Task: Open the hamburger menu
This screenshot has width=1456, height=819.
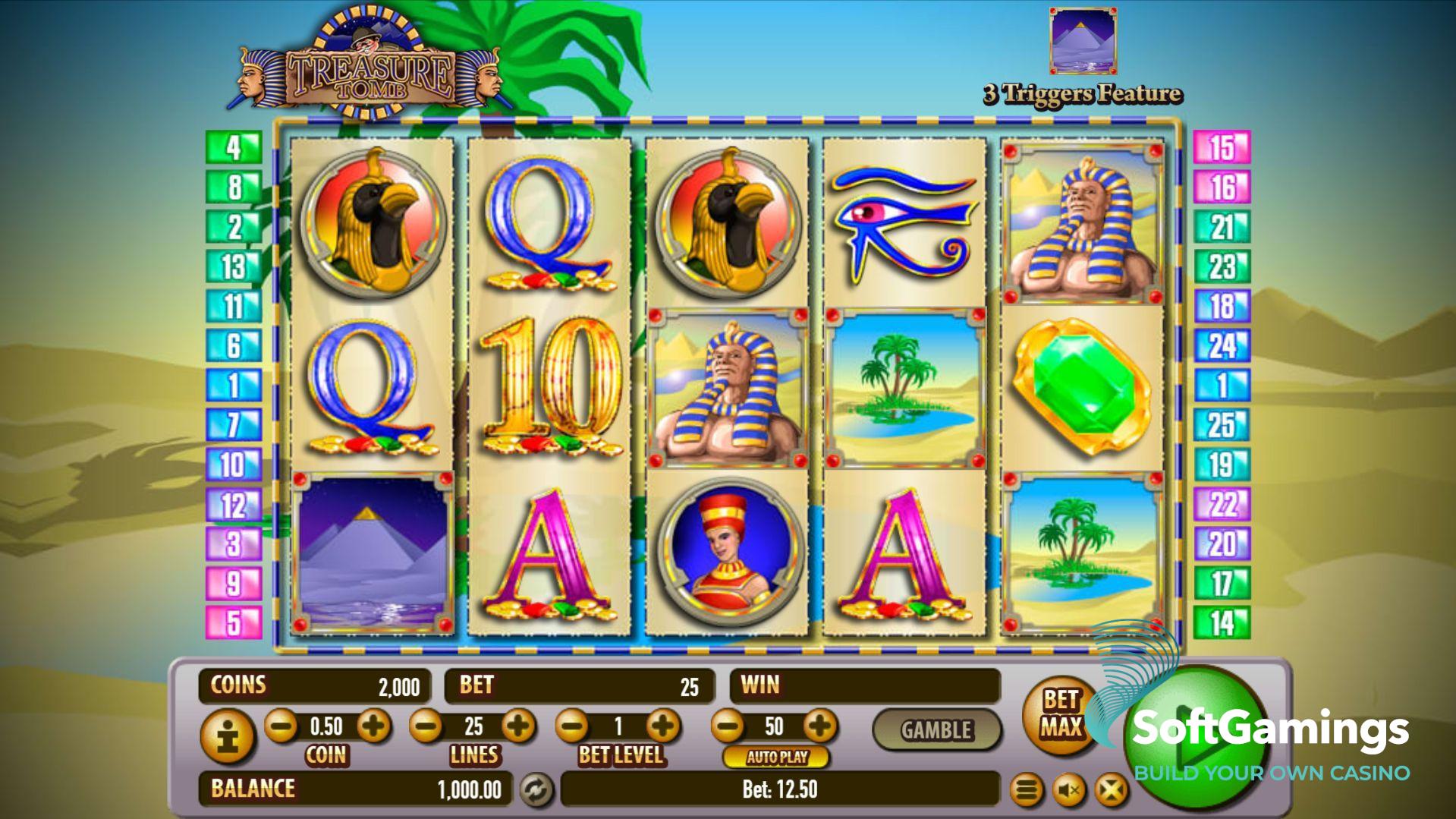Action: [x=1027, y=791]
